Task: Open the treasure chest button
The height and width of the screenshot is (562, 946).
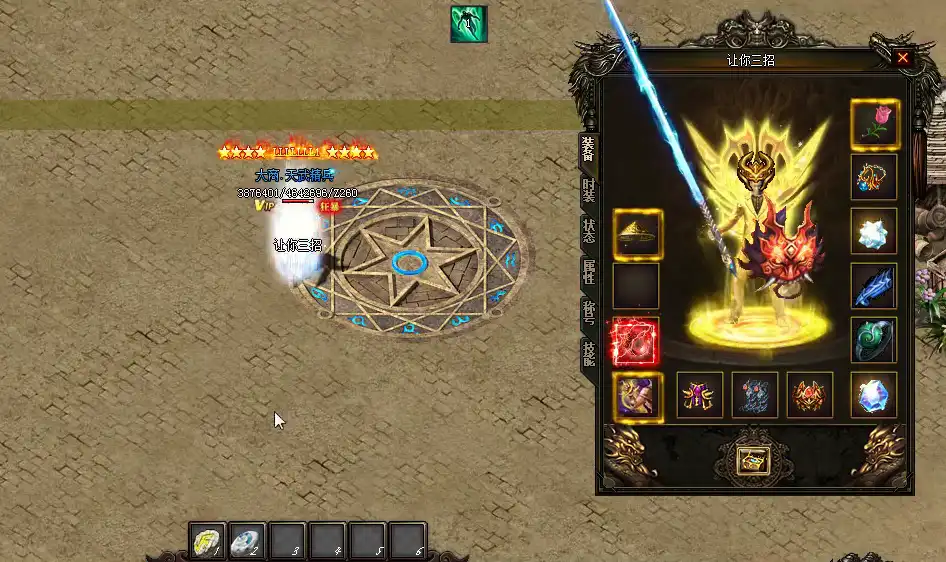Action: (753, 459)
